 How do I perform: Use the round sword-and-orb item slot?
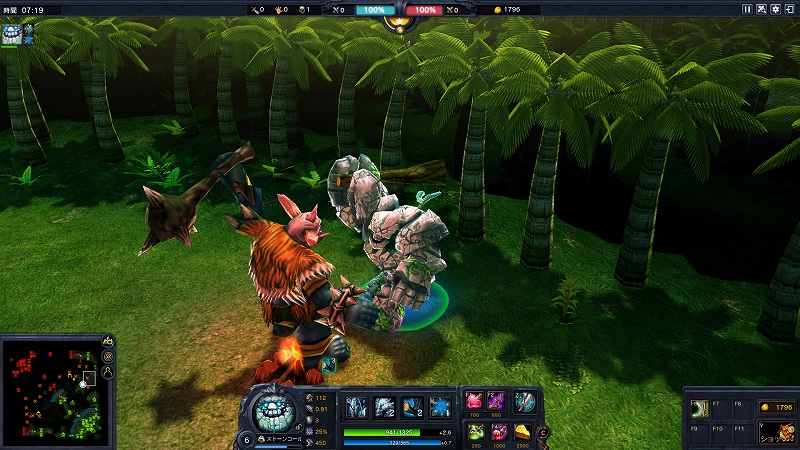tap(525, 402)
